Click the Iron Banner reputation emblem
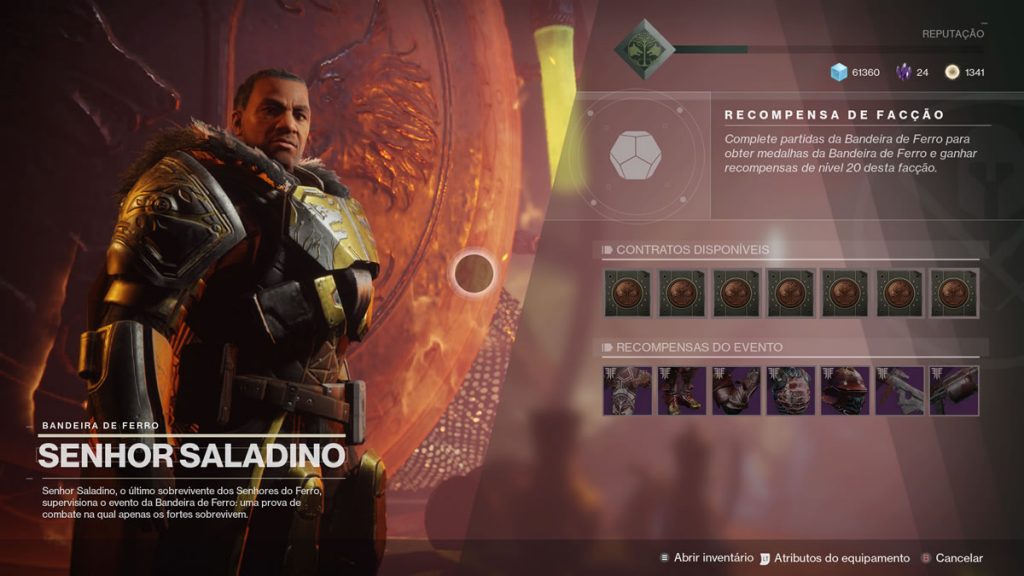The width and height of the screenshot is (1024, 576). pyautogui.click(x=644, y=45)
